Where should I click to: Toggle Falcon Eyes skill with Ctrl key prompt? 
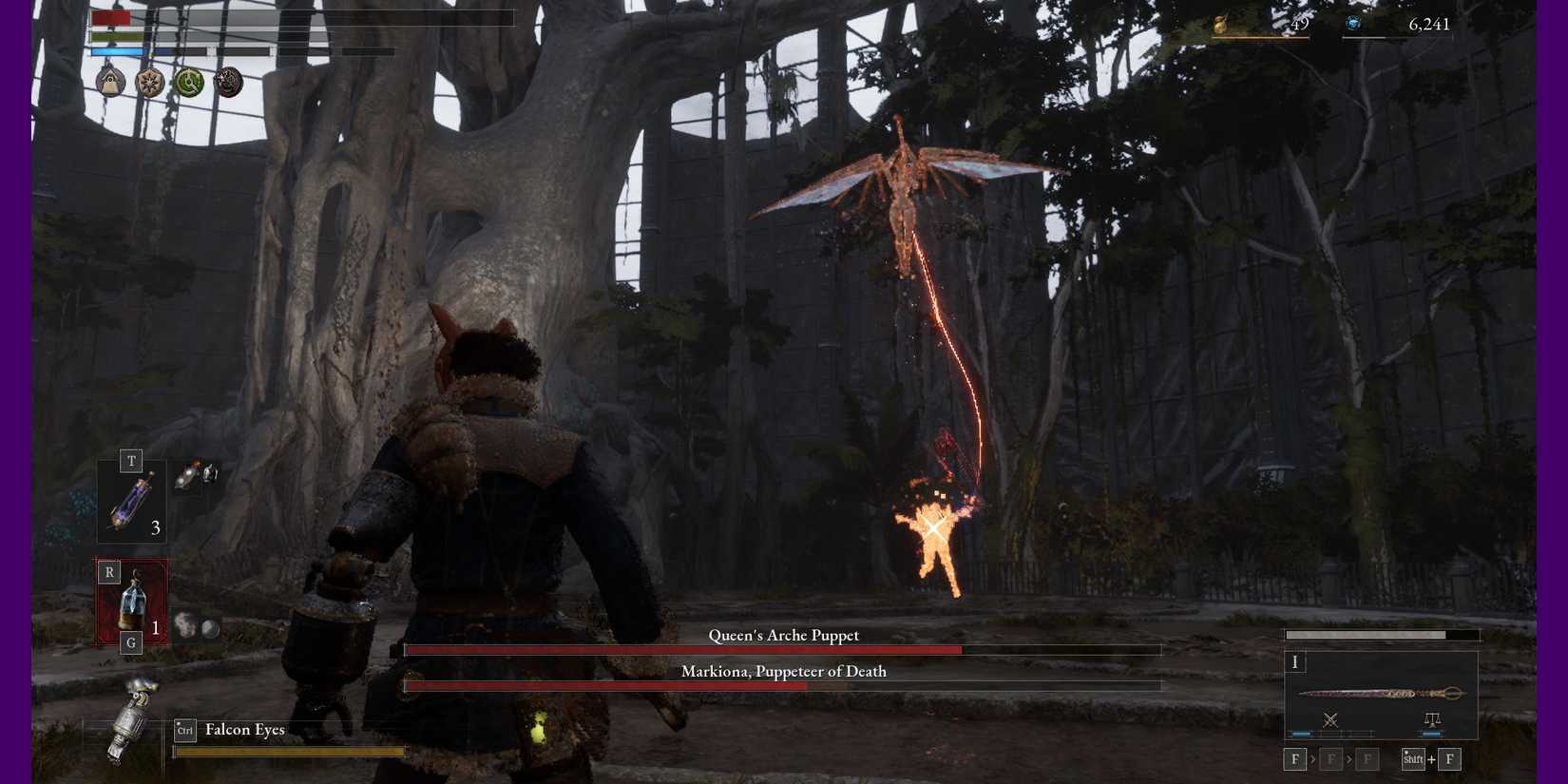coord(184,730)
